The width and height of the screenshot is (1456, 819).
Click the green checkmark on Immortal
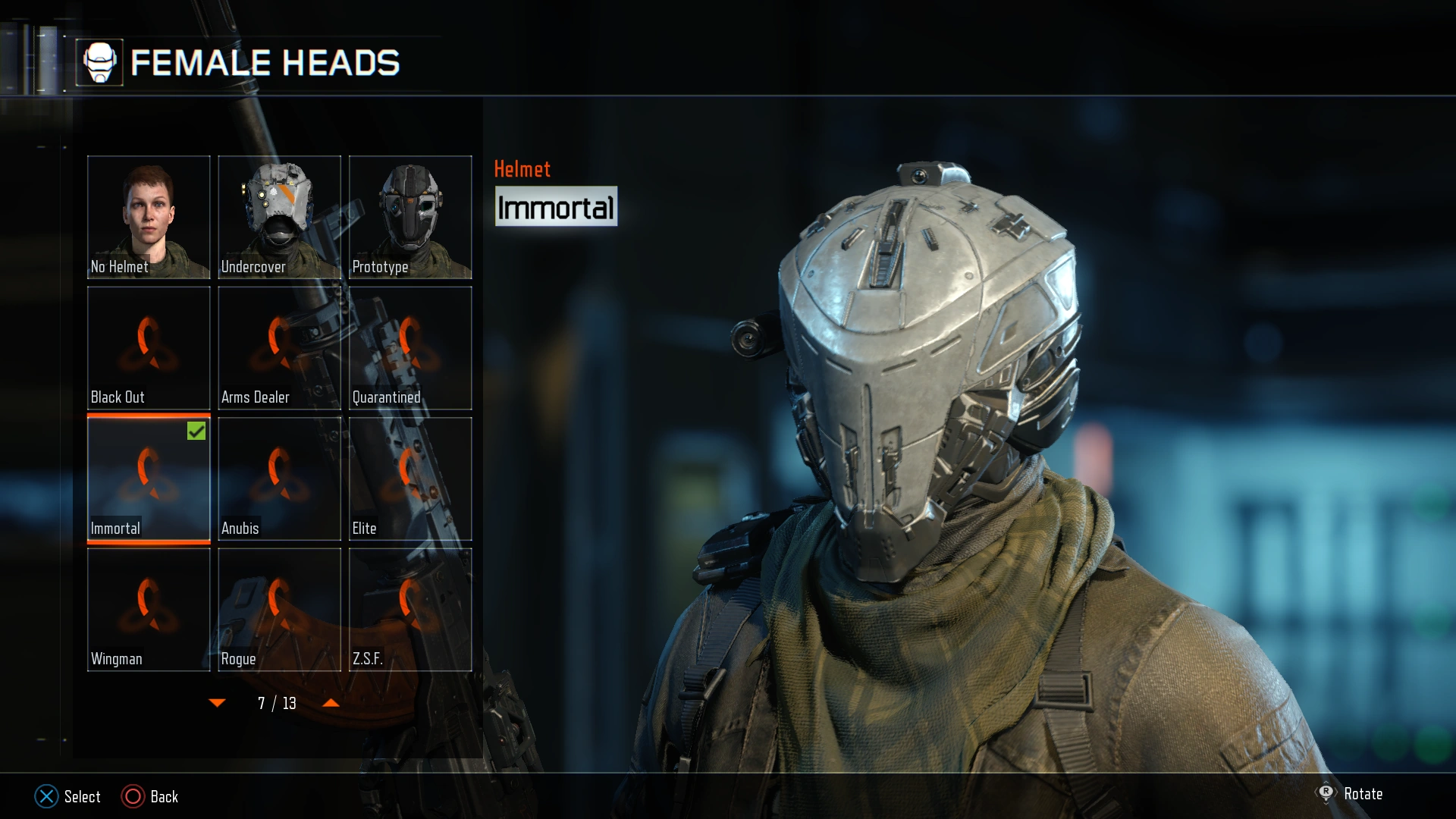[196, 431]
